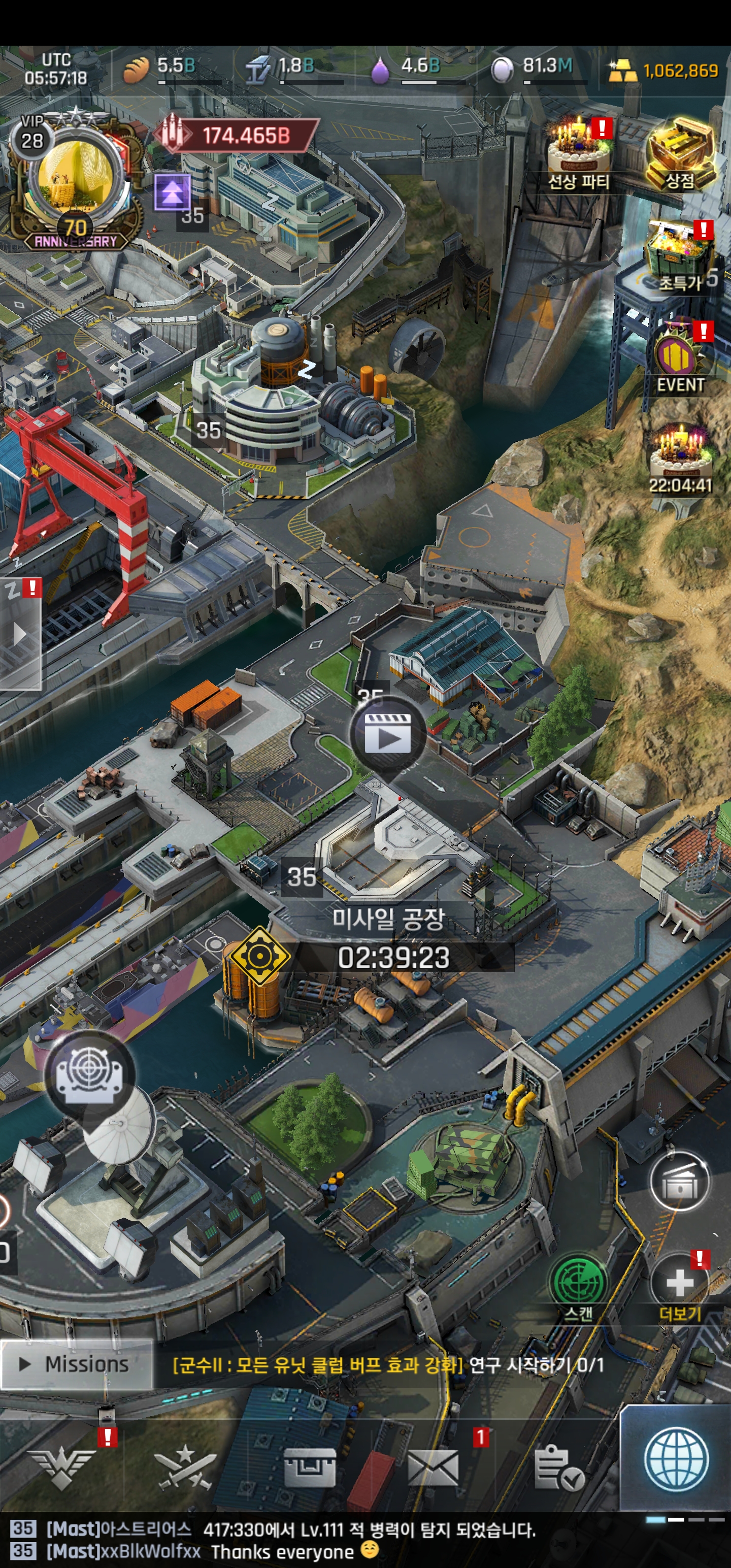Open the chat message bar
The image size is (731, 1568).
pos(305,1541)
